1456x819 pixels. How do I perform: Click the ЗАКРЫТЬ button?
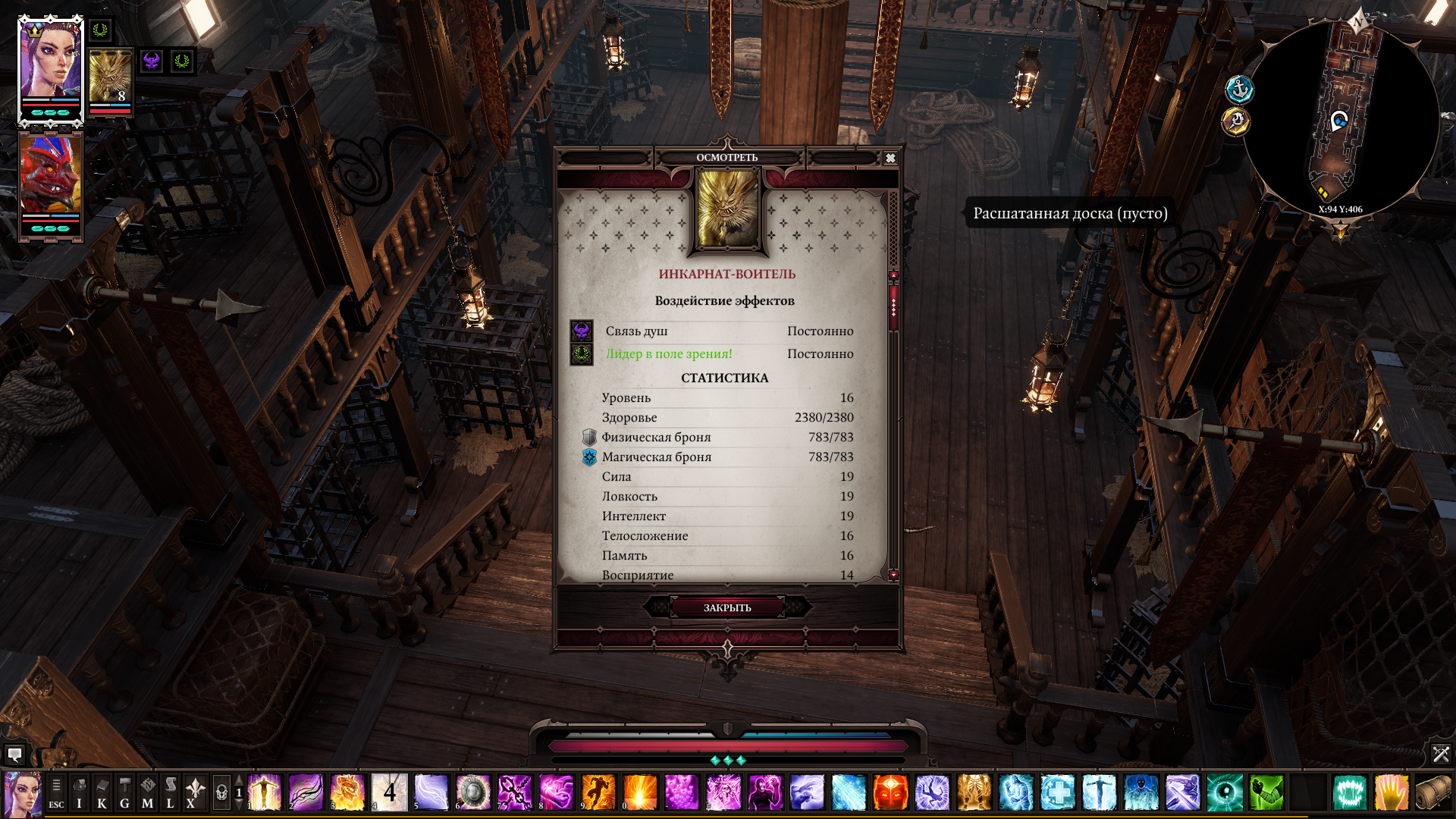pos(727,607)
